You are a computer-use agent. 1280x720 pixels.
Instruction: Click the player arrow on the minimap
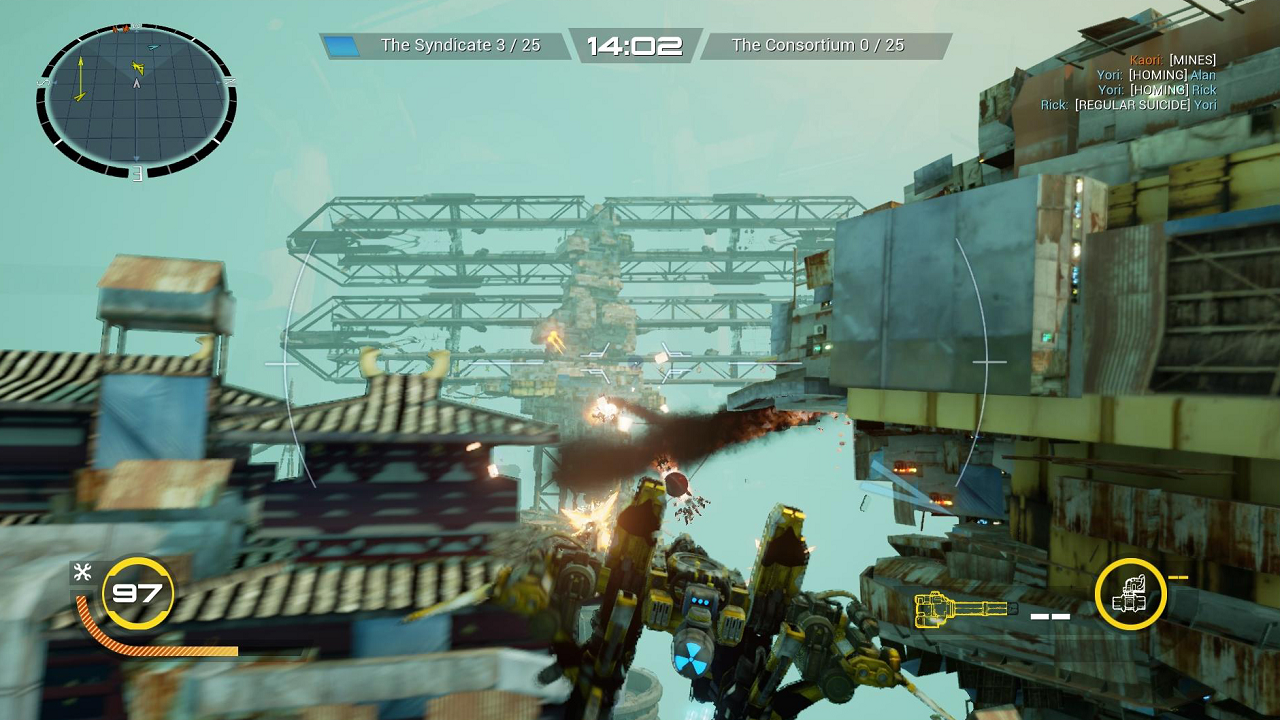(137, 84)
